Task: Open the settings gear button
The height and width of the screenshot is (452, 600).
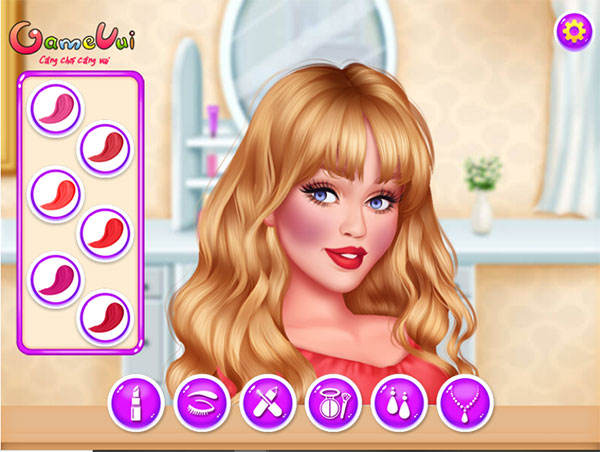Action: tap(573, 31)
